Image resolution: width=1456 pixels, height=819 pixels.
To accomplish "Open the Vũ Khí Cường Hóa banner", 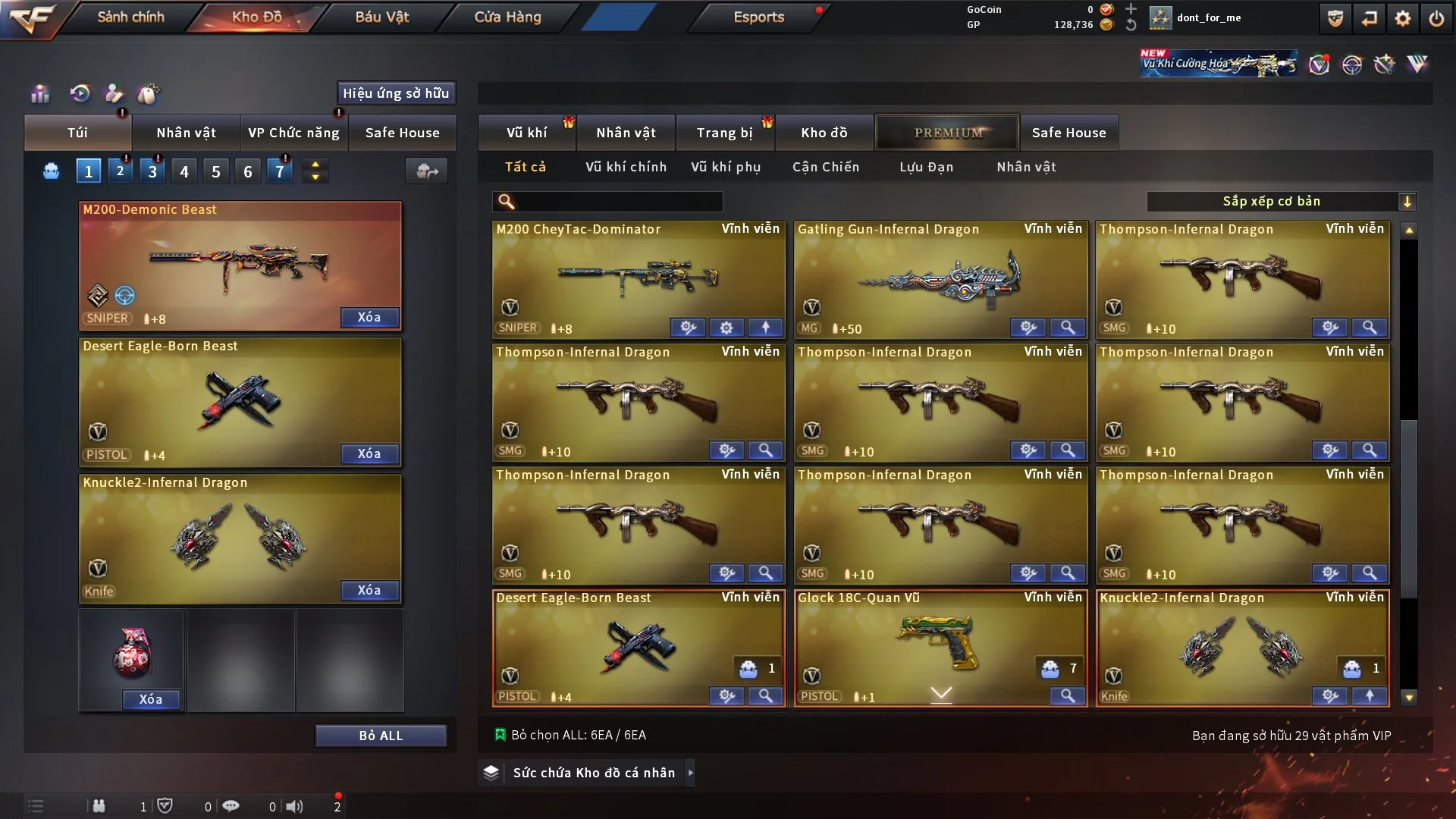I will coord(1218,64).
